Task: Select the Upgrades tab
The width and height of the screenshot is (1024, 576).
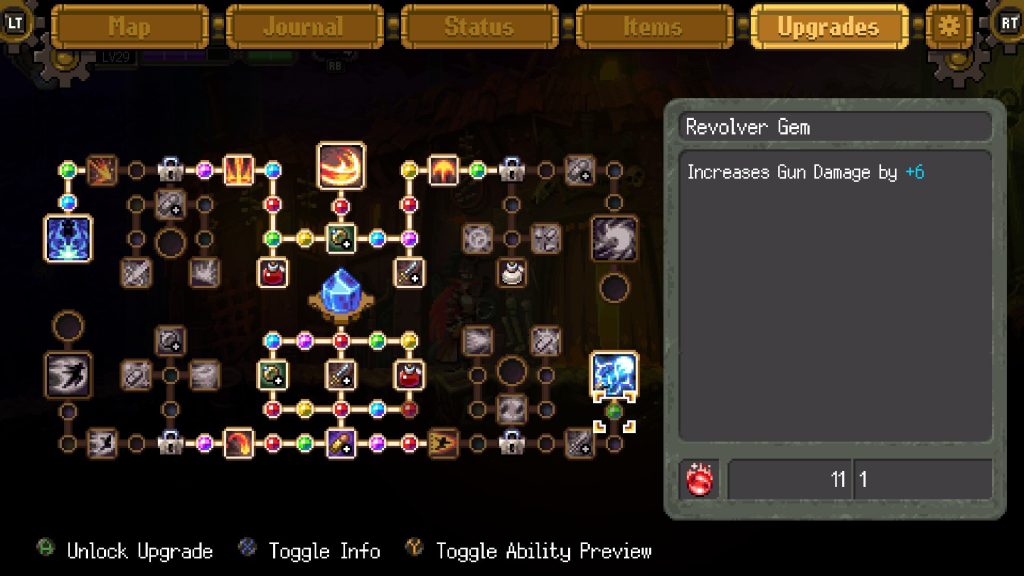Action: pos(828,27)
